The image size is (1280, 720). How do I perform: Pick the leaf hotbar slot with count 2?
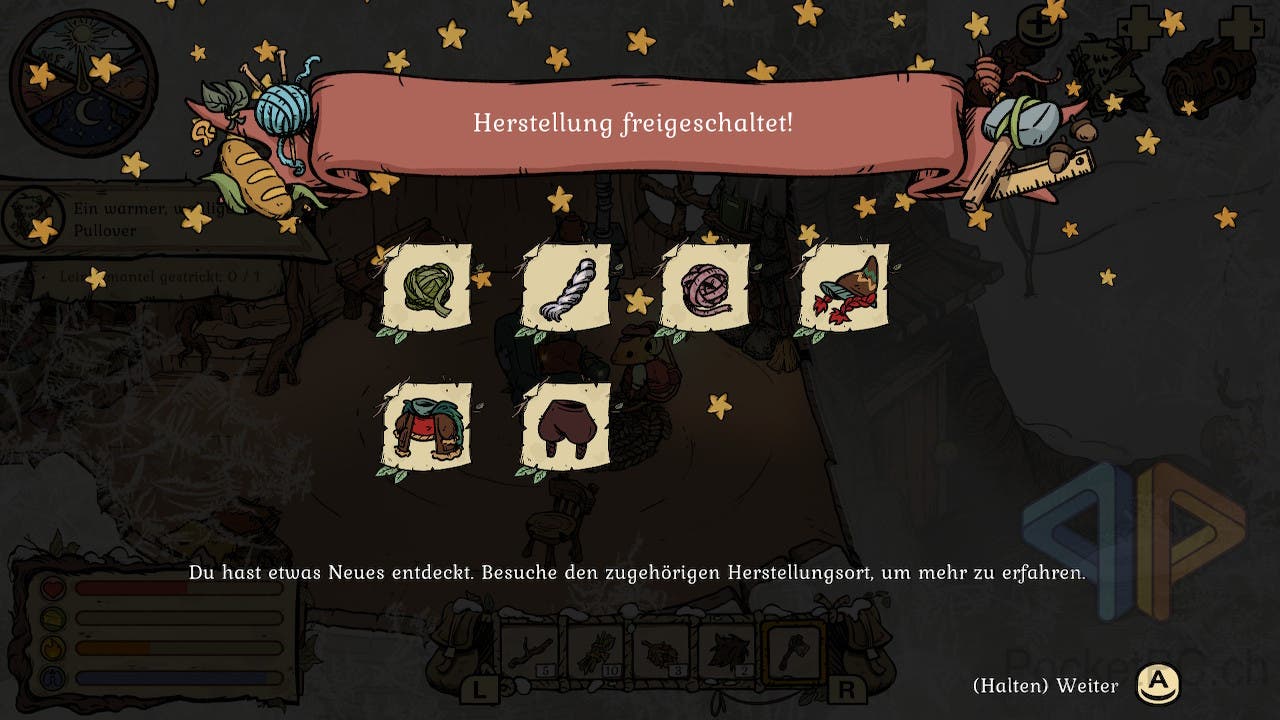tap(728, 650)
